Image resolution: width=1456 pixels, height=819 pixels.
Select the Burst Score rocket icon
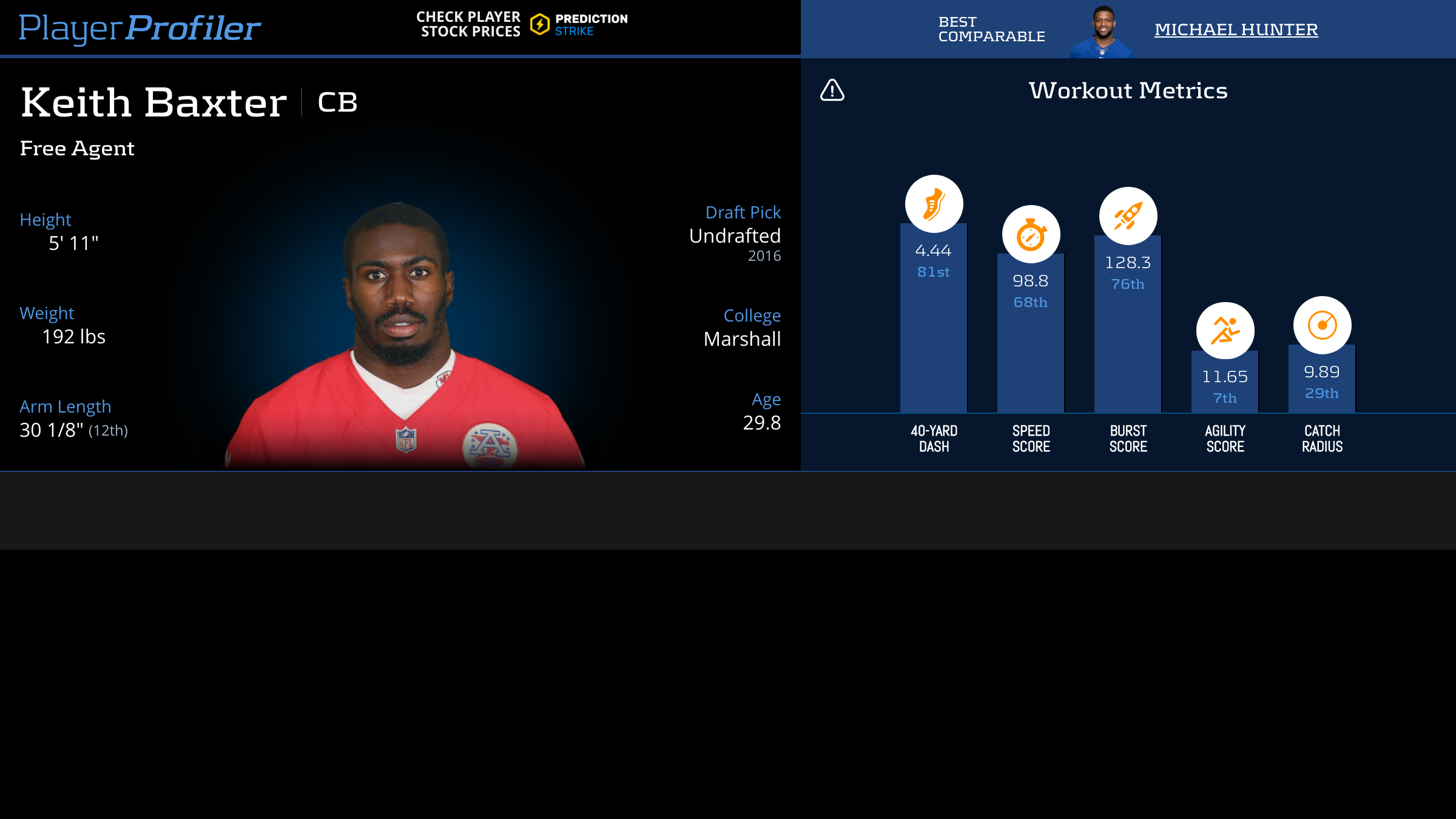click(x=1128, y=216)
